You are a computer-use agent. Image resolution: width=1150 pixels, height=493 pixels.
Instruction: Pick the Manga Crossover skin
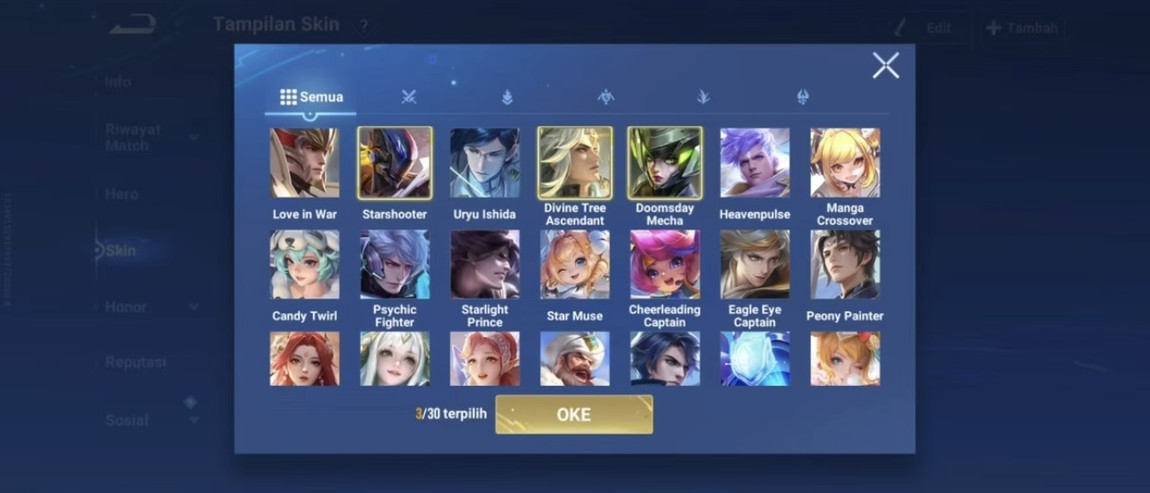pyautogui.click(x=845, y=163)
